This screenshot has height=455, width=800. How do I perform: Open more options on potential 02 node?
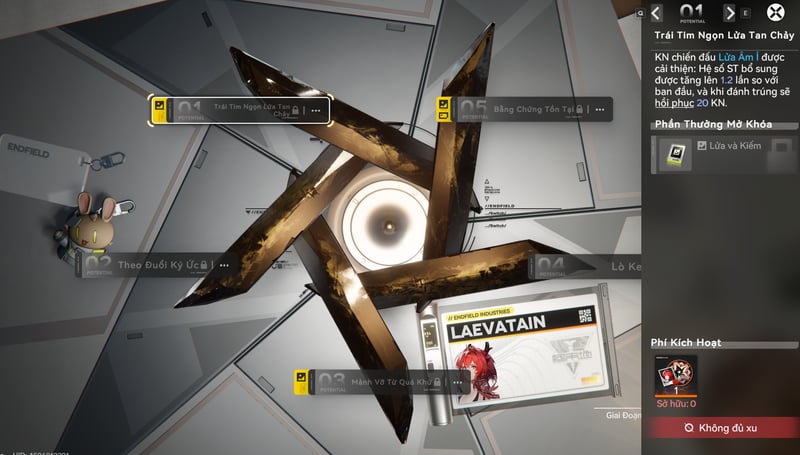224,266
